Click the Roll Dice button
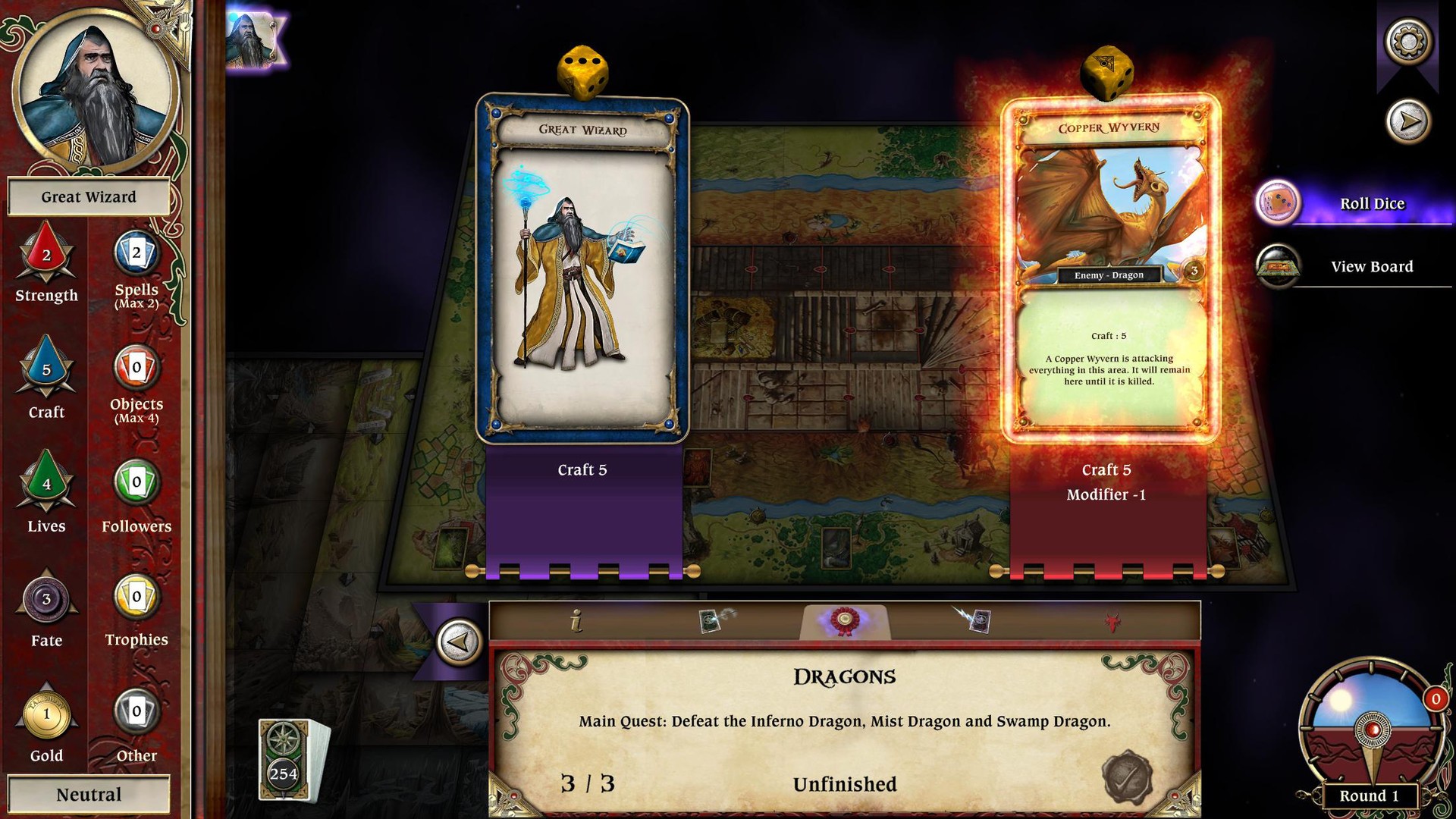This screenshot has height=819, width=1456. pos(1373,203)
